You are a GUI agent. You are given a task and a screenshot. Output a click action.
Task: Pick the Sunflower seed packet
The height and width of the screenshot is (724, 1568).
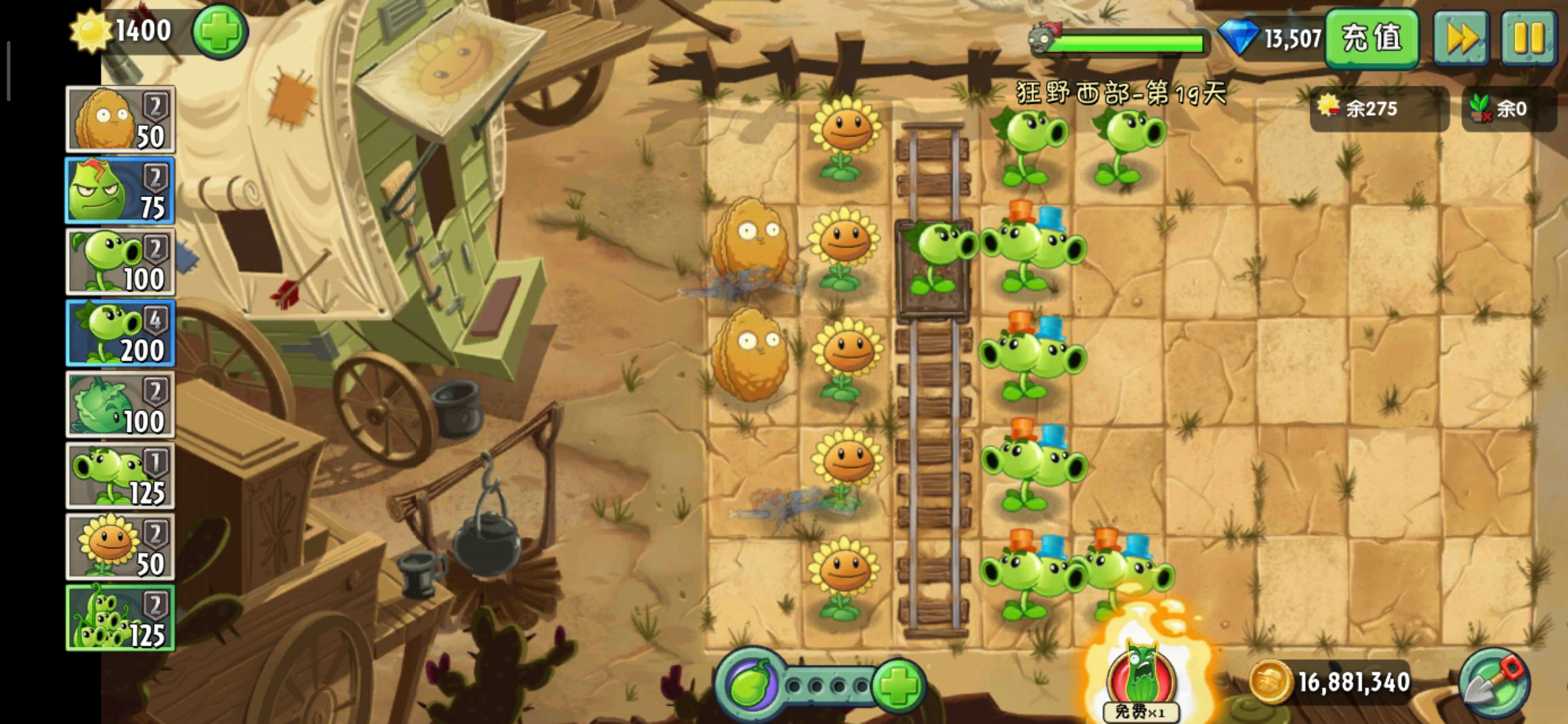click(121, 547)
